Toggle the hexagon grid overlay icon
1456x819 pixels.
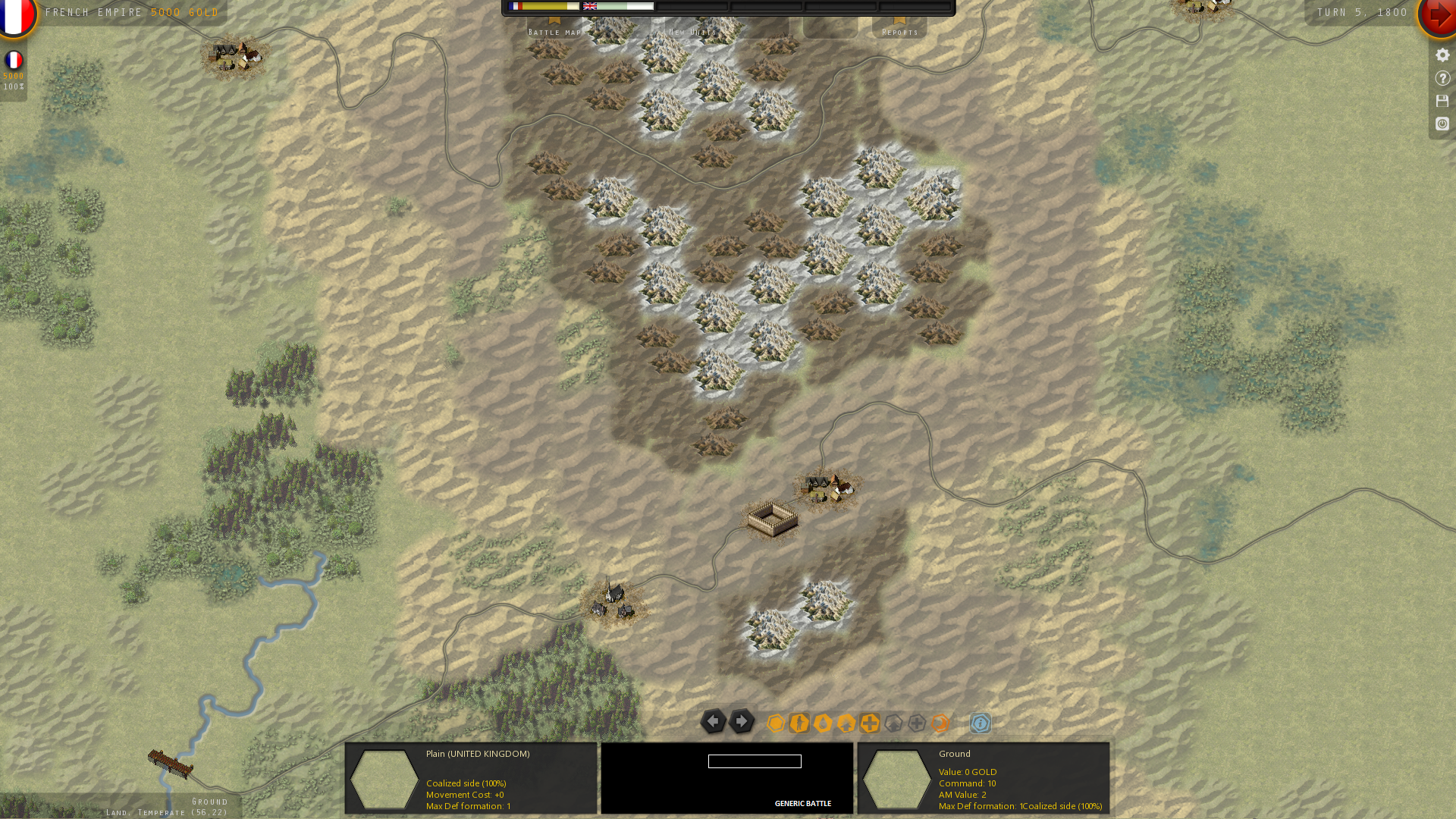pos(776,723)
